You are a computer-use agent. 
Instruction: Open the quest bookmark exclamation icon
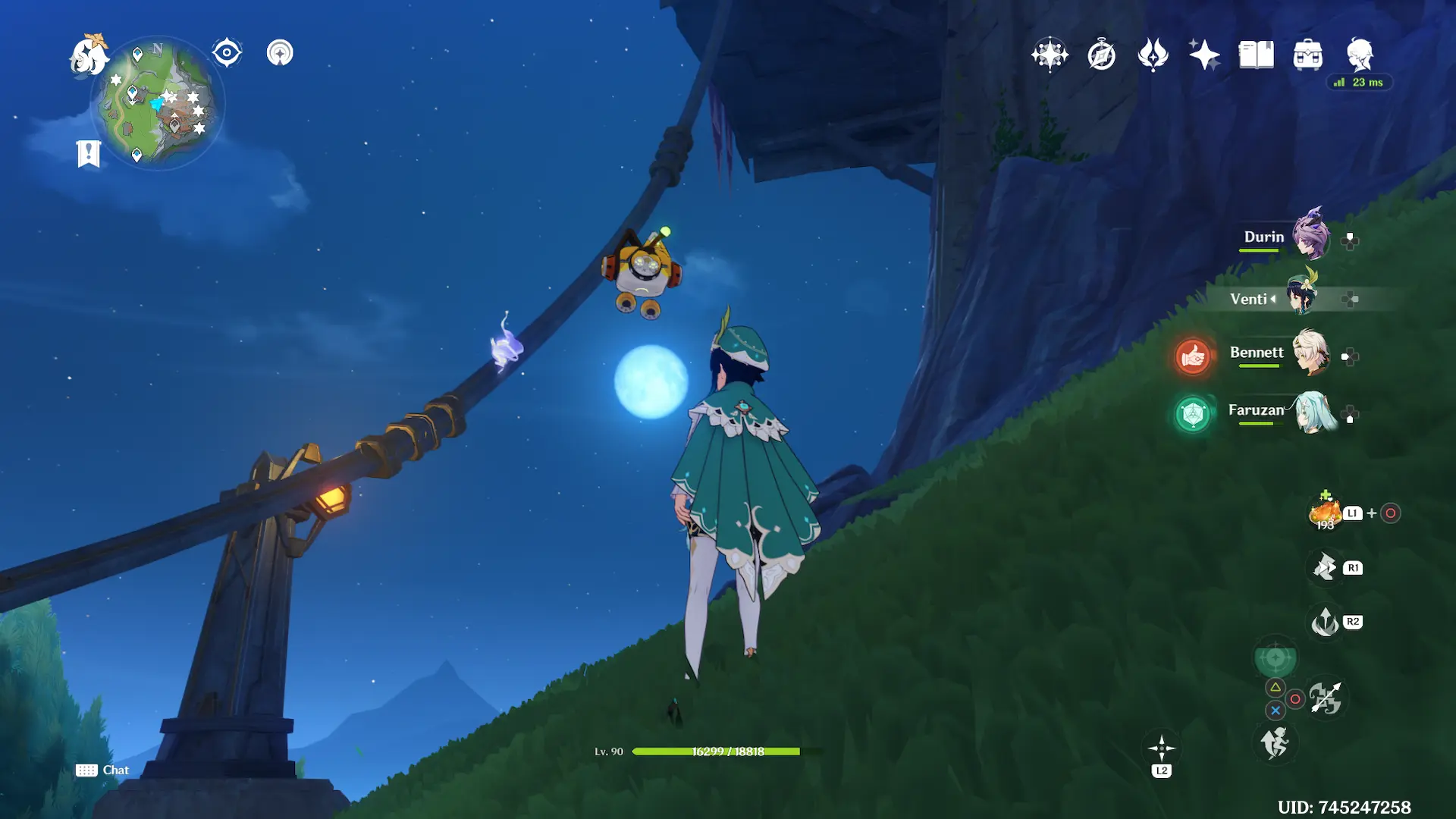click(x=89, y=153)
